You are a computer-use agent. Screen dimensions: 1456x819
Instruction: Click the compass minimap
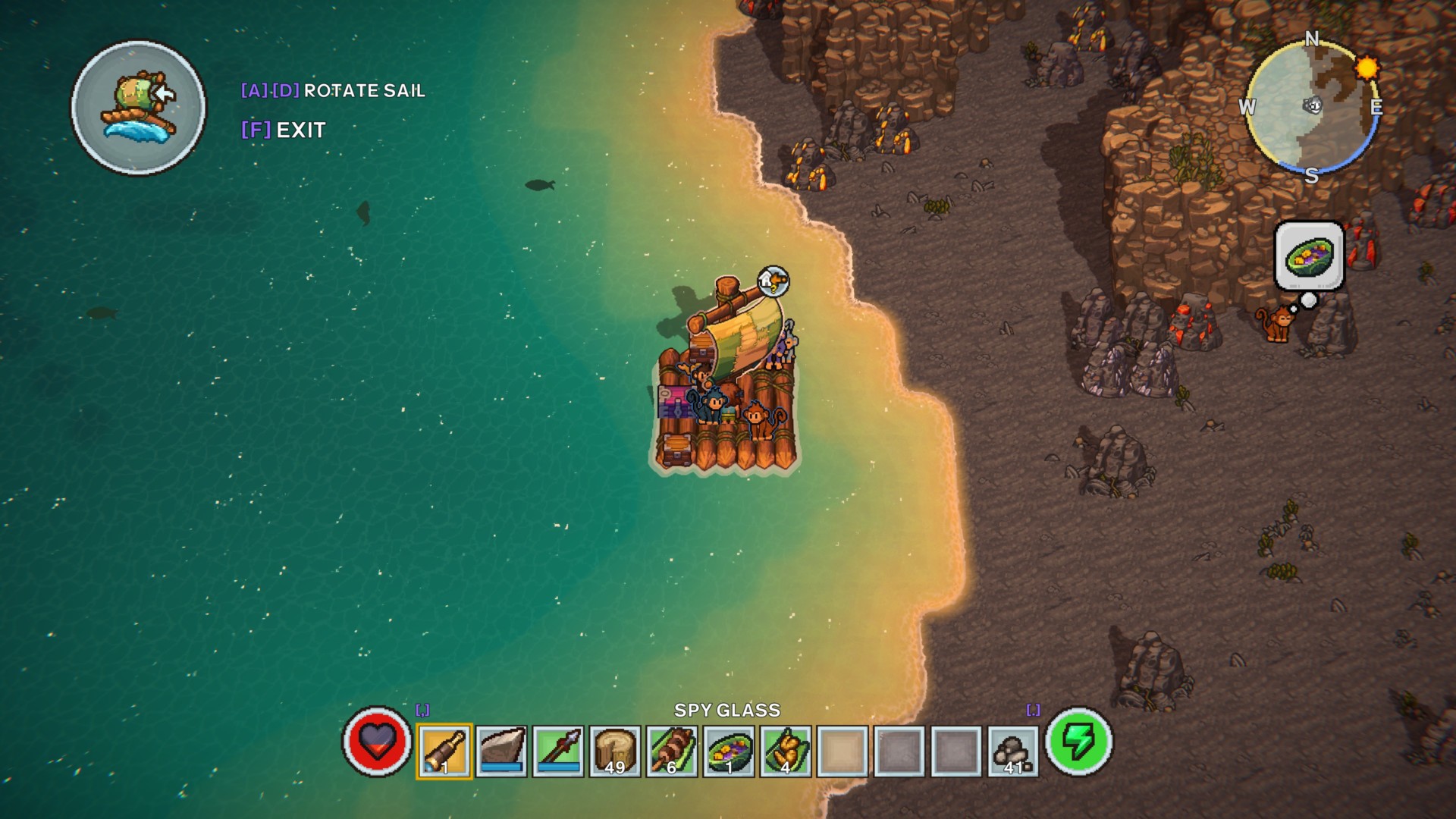(1312, 106)
